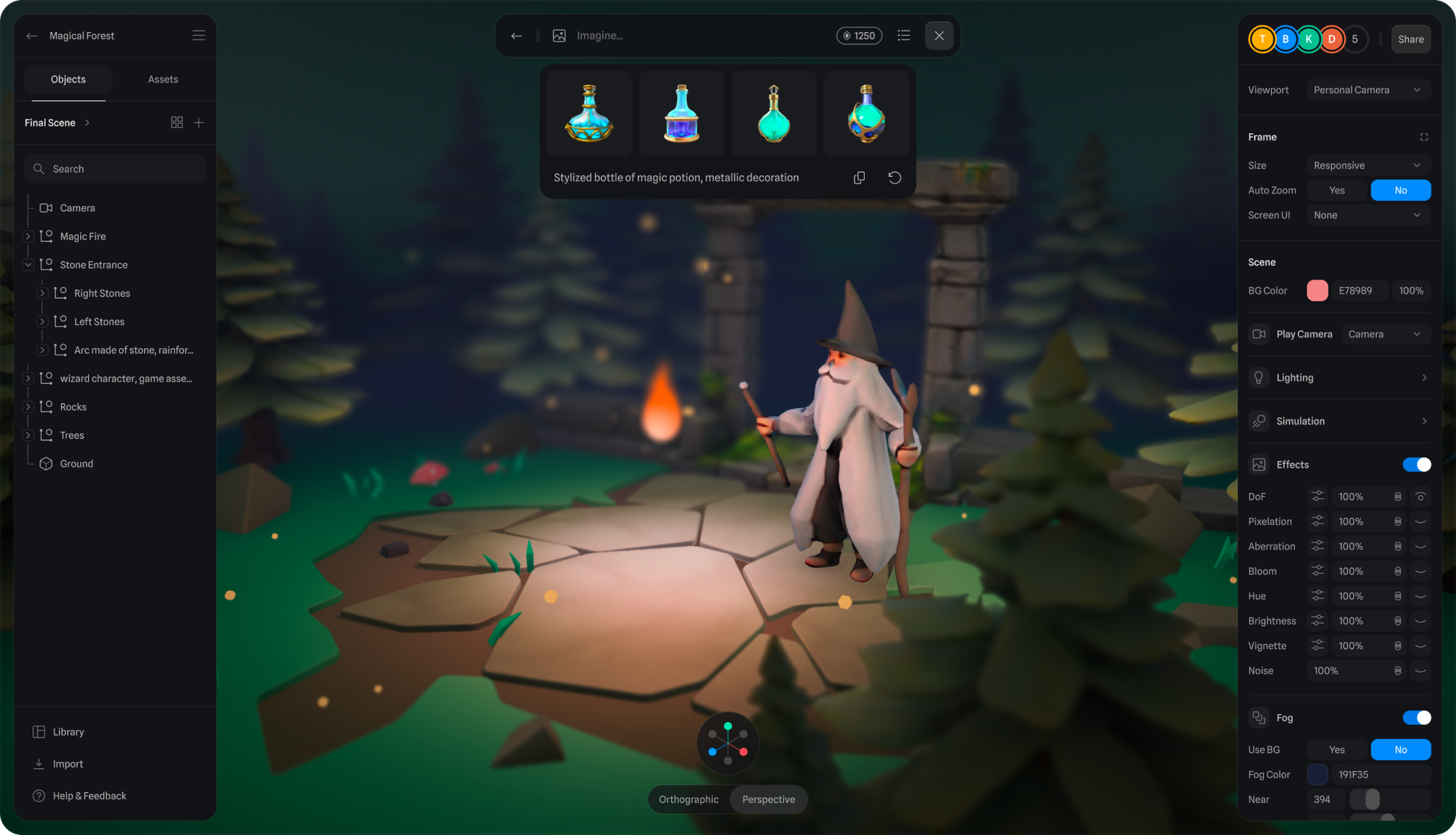1456x835 pixels.
Task: Open the BG Color swatch
Action: click(1317, 290)
